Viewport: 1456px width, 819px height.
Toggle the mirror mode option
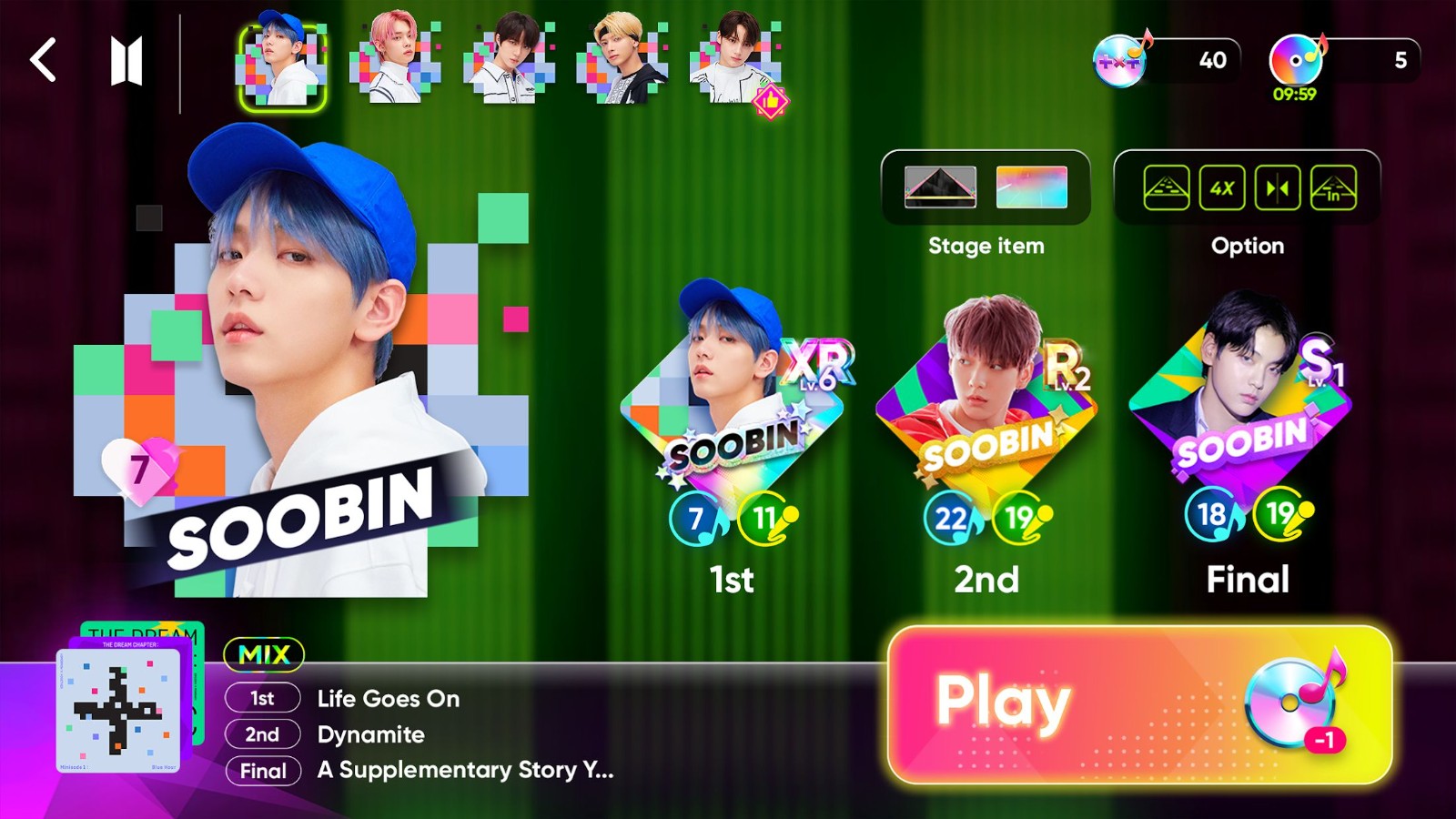(x=1279, y=189)
